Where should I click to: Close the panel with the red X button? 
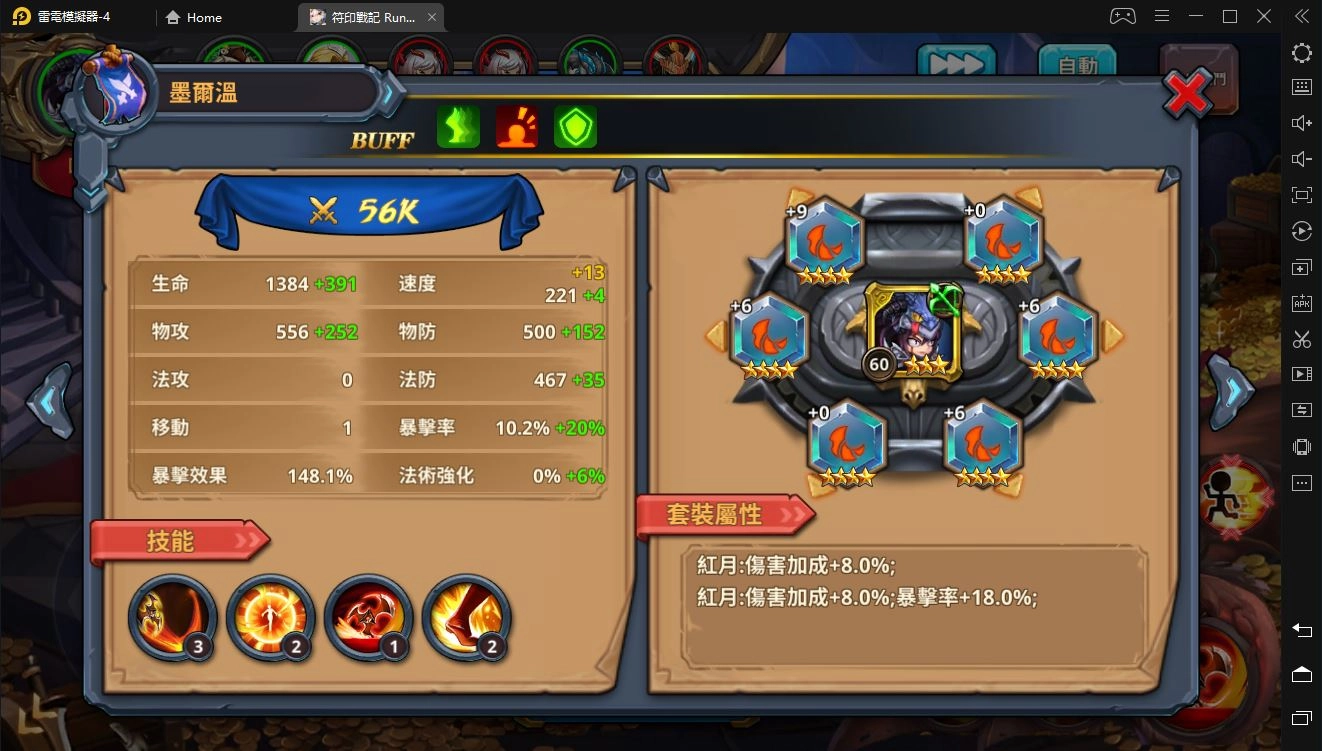click(x=1186, y=93)
